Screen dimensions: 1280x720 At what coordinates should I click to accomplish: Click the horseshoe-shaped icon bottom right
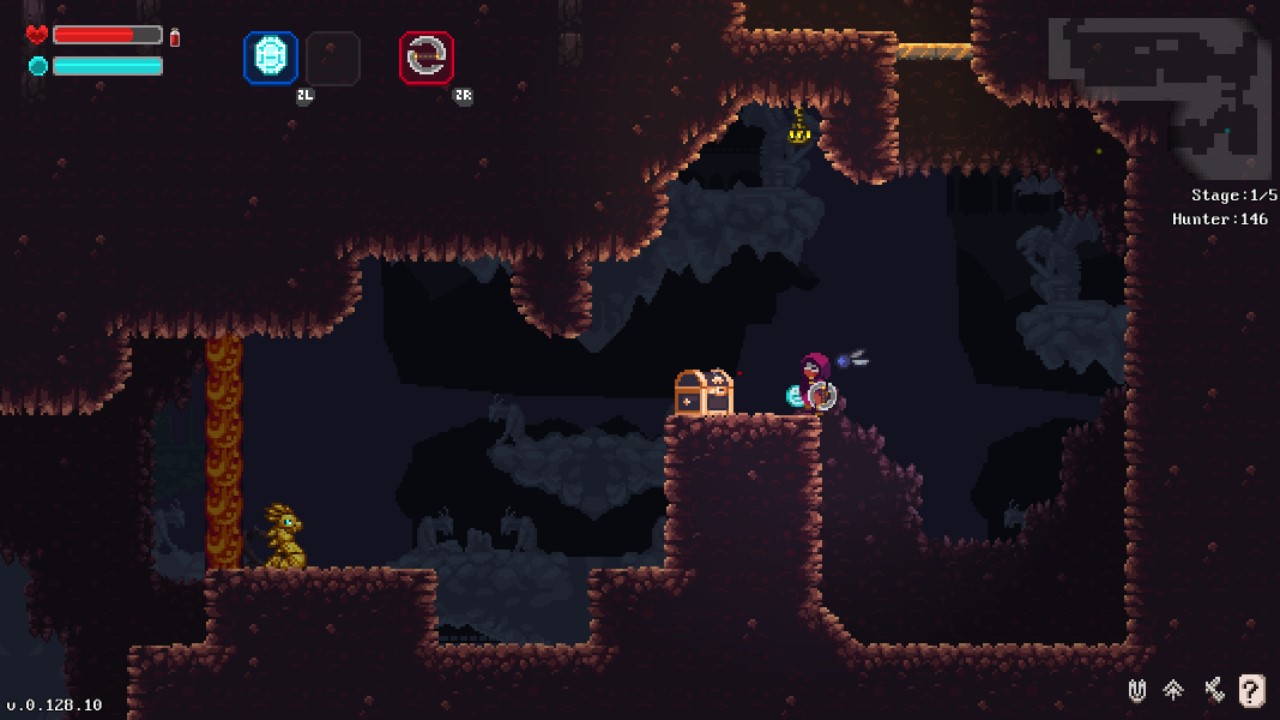[x=1136, y=692]
